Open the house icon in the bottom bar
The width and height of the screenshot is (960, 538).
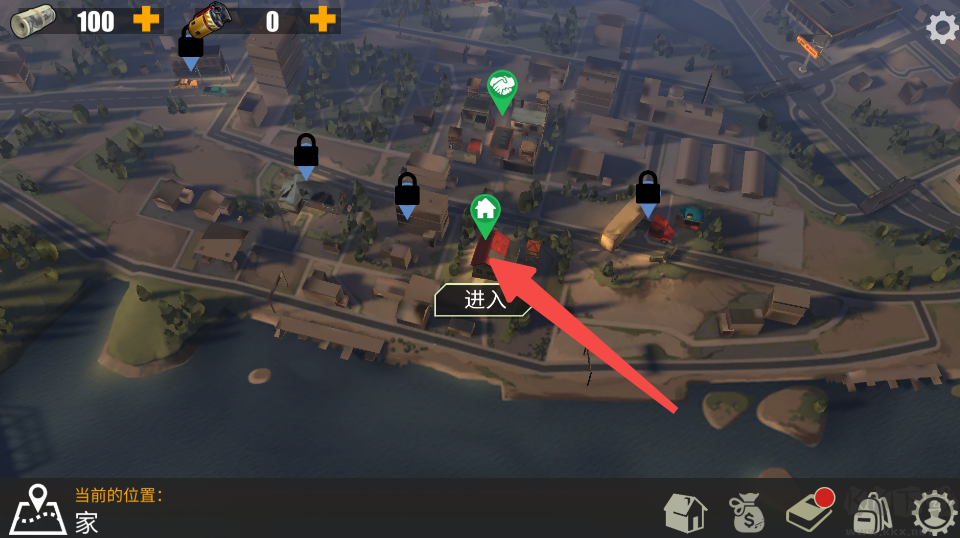[x=685, y=513]
